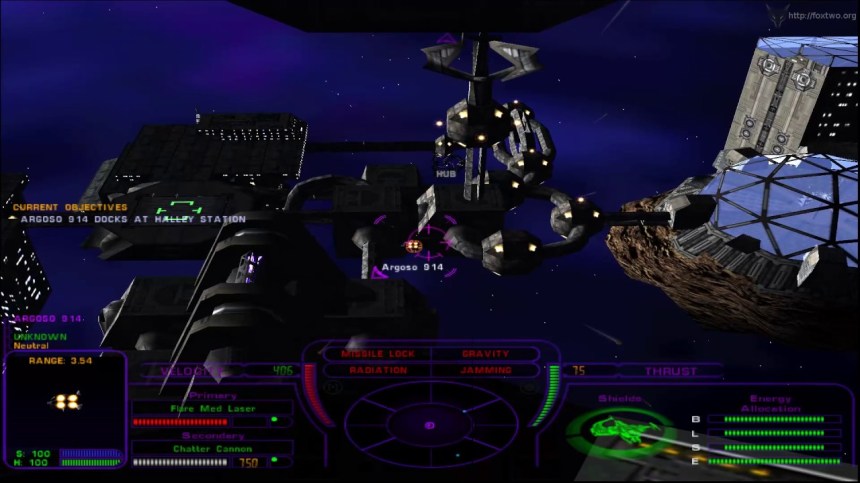
Task: Select the Fire Med Laser primary weapon
Action: [212, 408]
